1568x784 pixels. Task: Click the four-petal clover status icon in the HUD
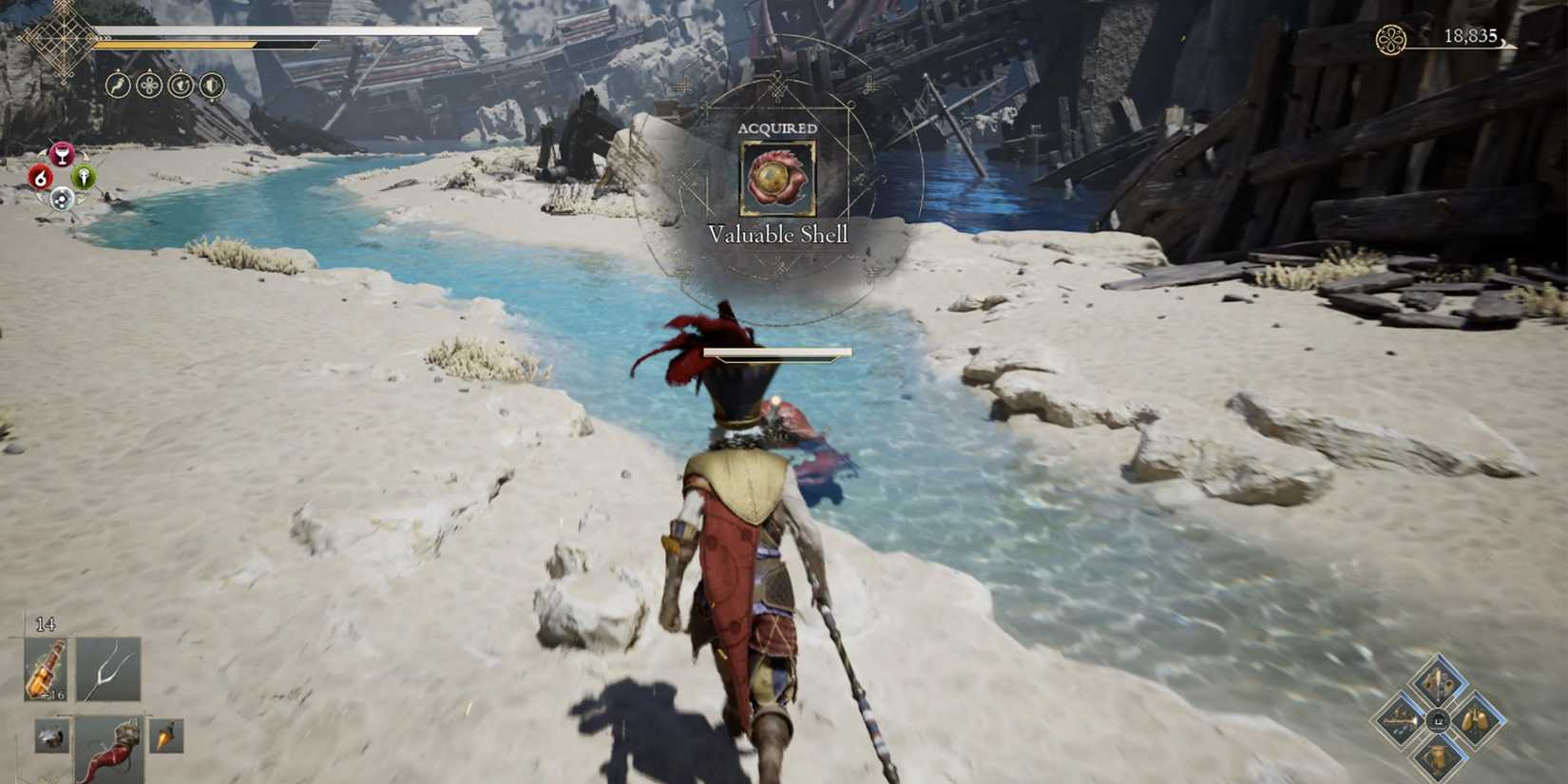(x=149, y=87)
